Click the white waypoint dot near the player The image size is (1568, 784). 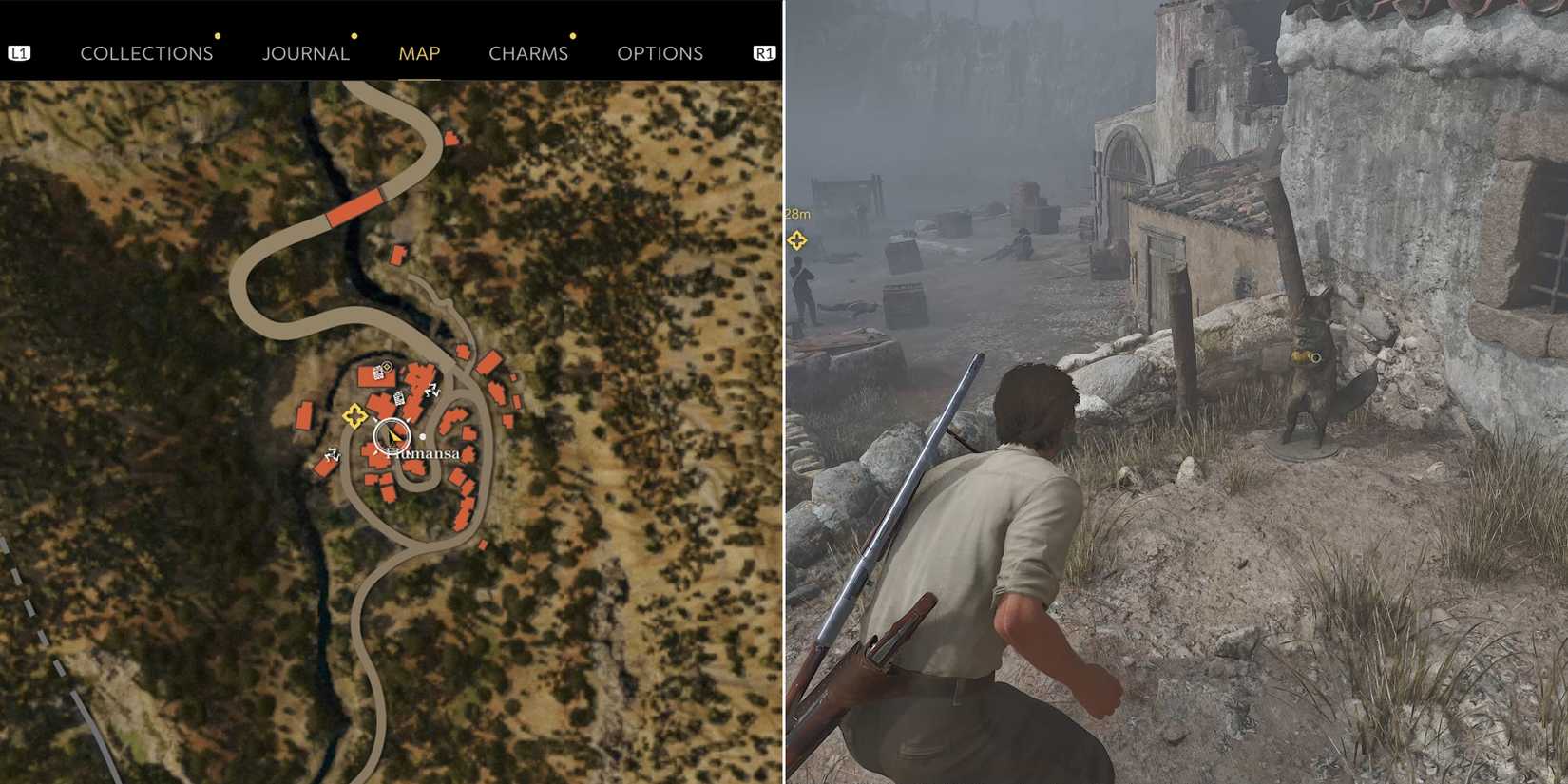pyautogui.click(x=423, y=436)
